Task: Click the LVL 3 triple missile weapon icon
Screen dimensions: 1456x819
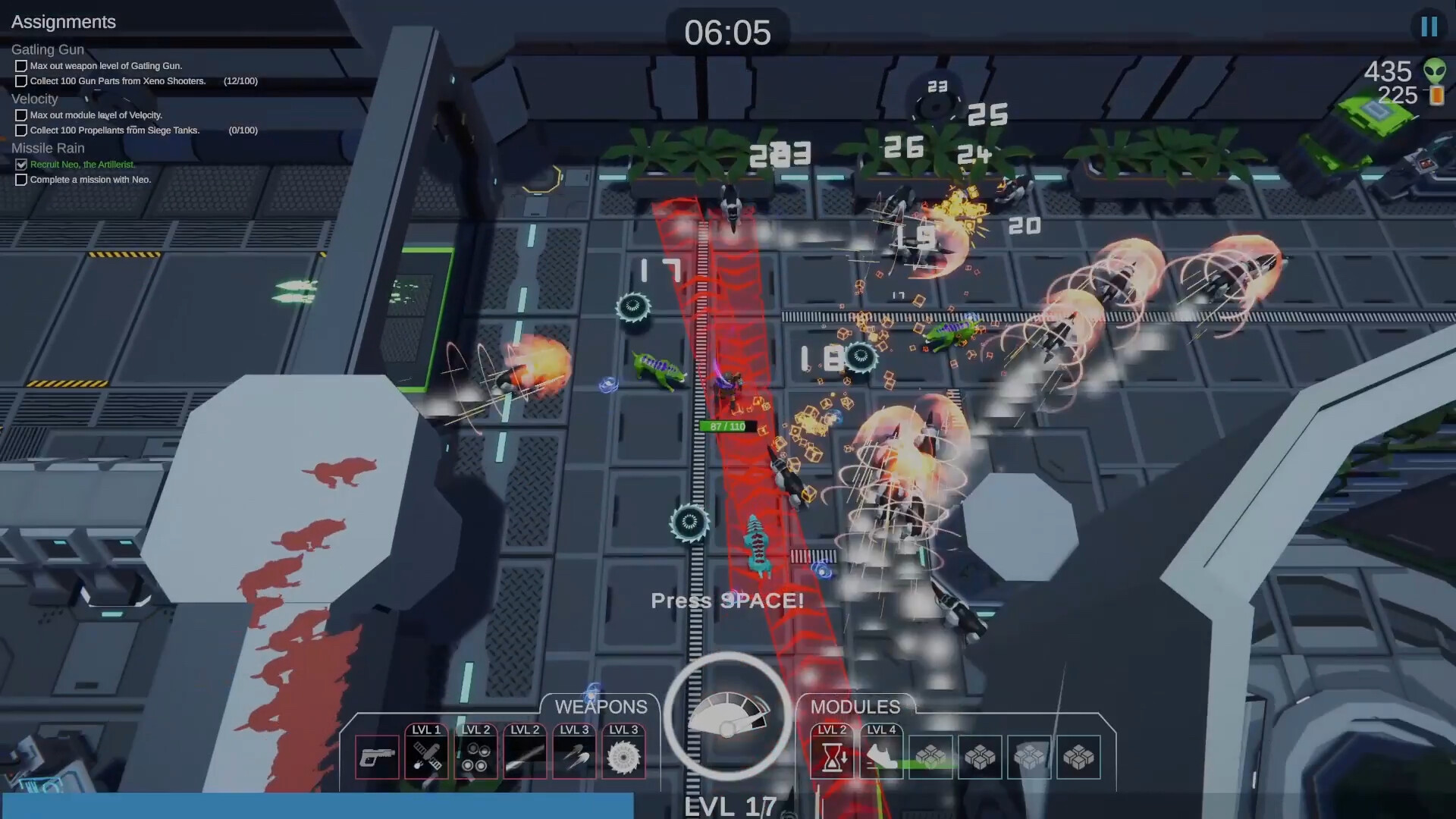Action: (x=574, y=755)
